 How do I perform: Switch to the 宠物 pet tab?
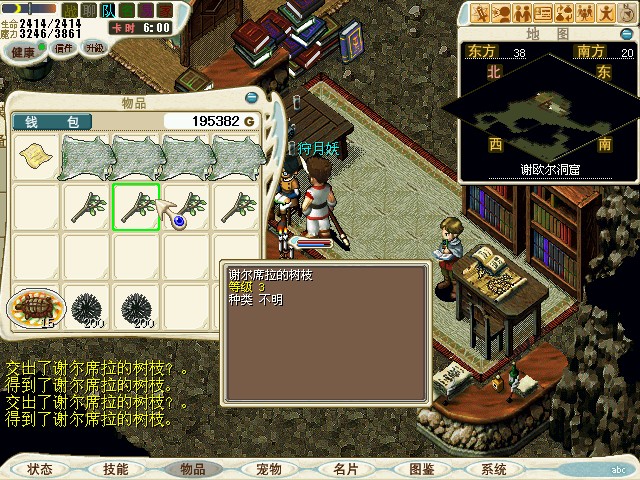pyautogui.click(x=268, y=469)
